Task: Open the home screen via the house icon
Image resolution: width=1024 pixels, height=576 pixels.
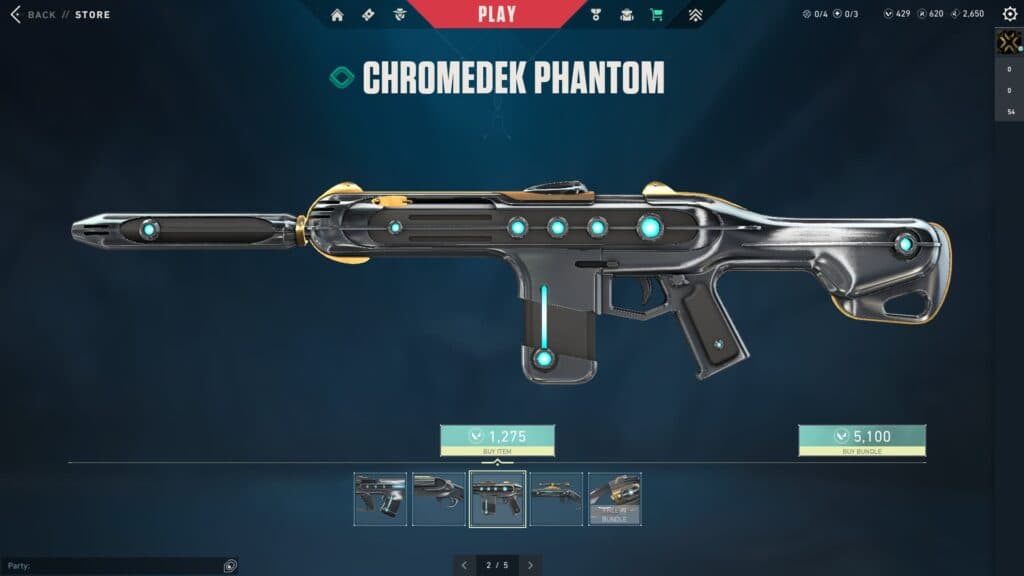Action: 337,15
